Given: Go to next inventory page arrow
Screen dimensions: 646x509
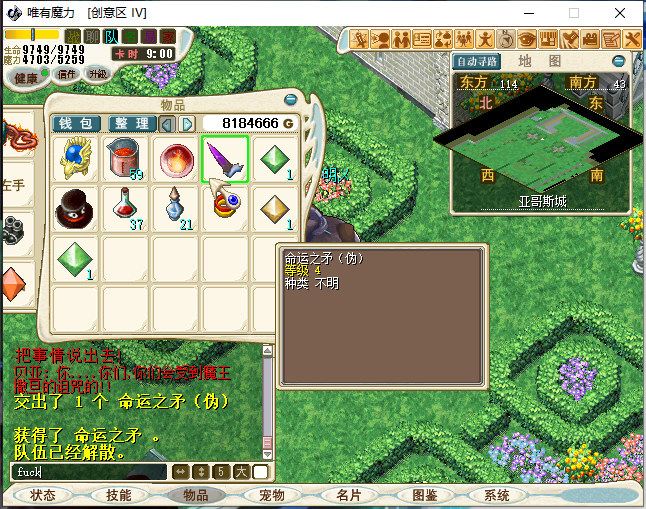Looking at the screenshot, I should click(186, 123).
